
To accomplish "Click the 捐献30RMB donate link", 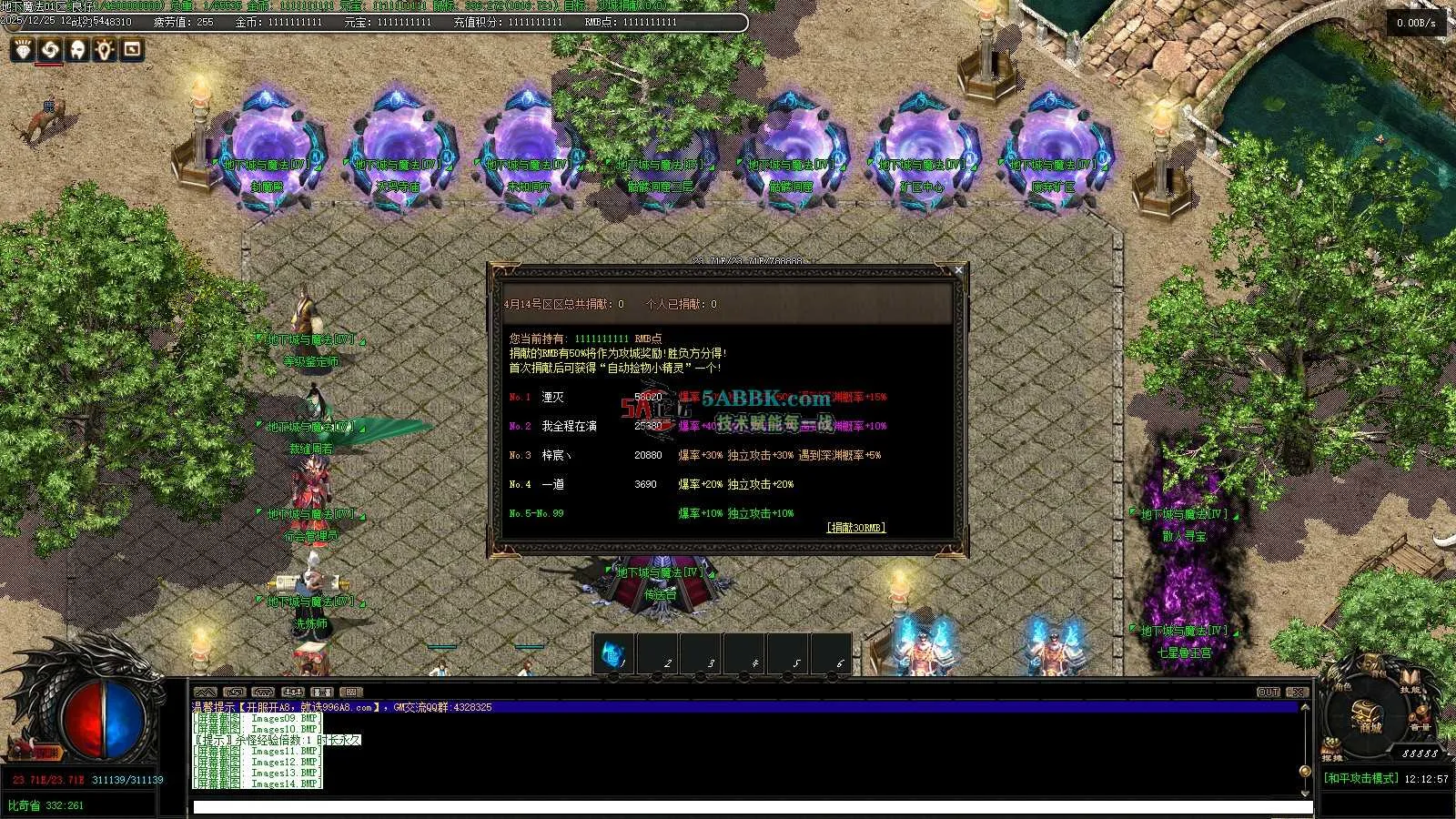I will click(855, 528).
